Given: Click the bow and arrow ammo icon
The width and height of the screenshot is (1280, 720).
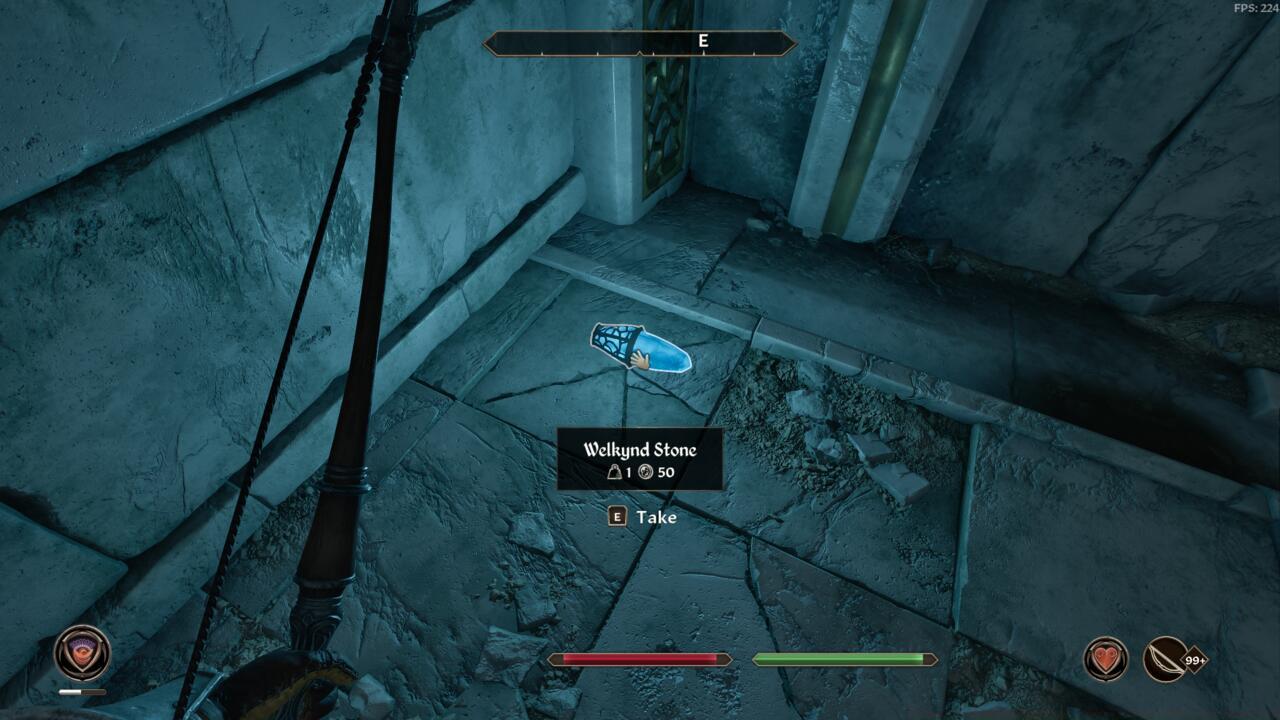Looking at the screenshot, I should click(x=1163, y=660).
